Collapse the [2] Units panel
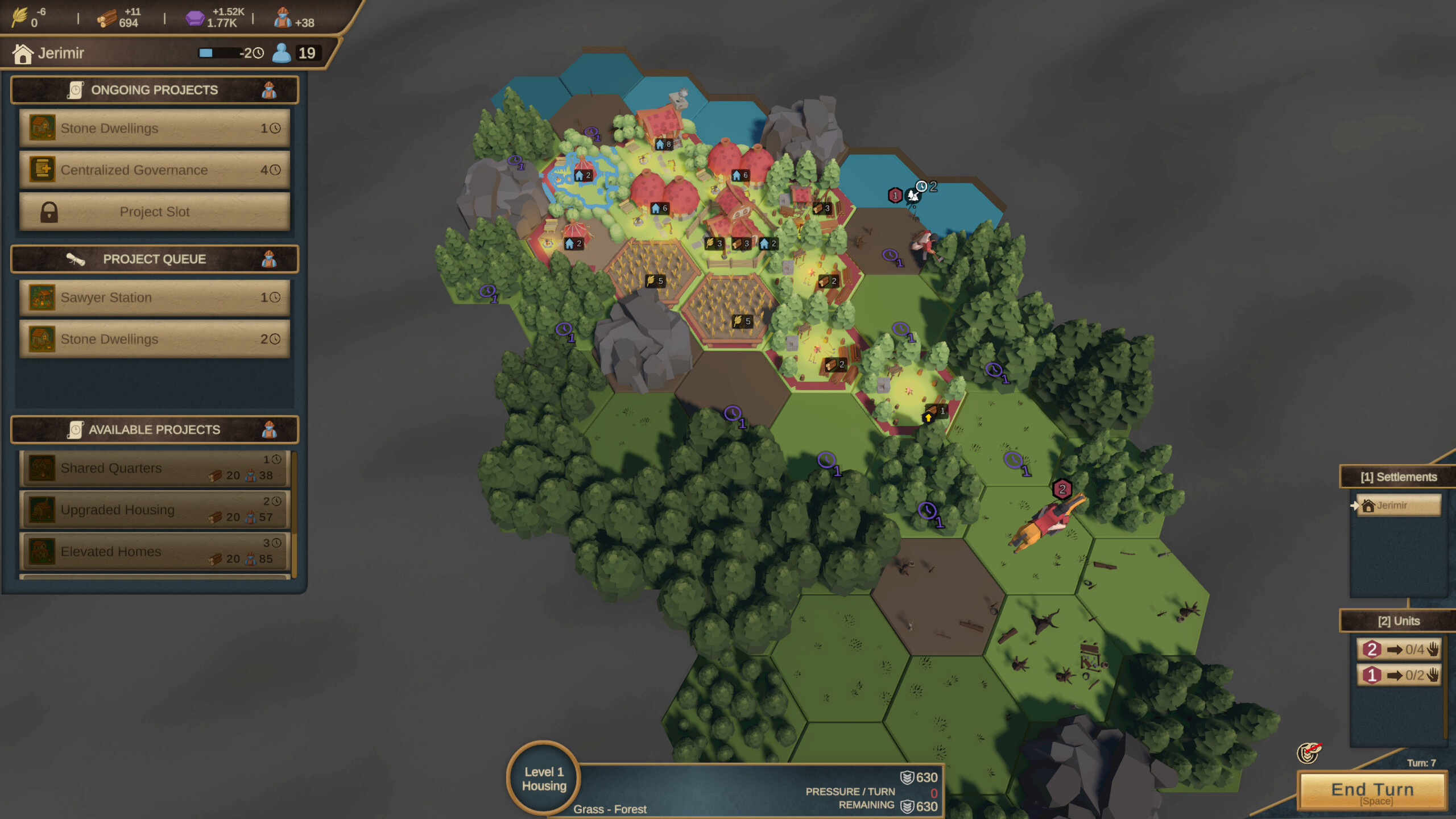This screenshot has height=819, width=1456. pyautogui.click(x=1399, y=620)
